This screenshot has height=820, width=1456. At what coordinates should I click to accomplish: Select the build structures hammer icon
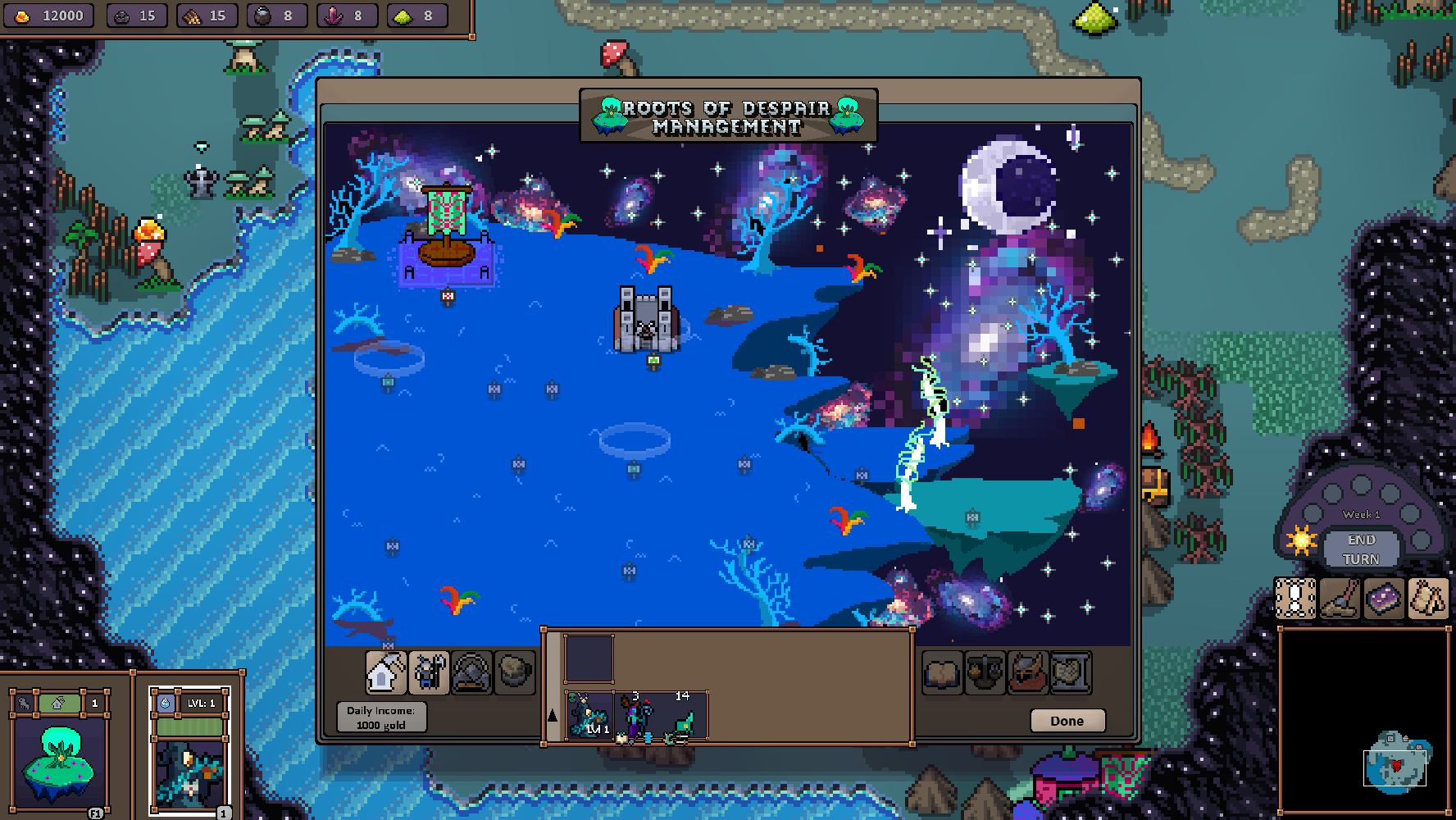[385, 672]
